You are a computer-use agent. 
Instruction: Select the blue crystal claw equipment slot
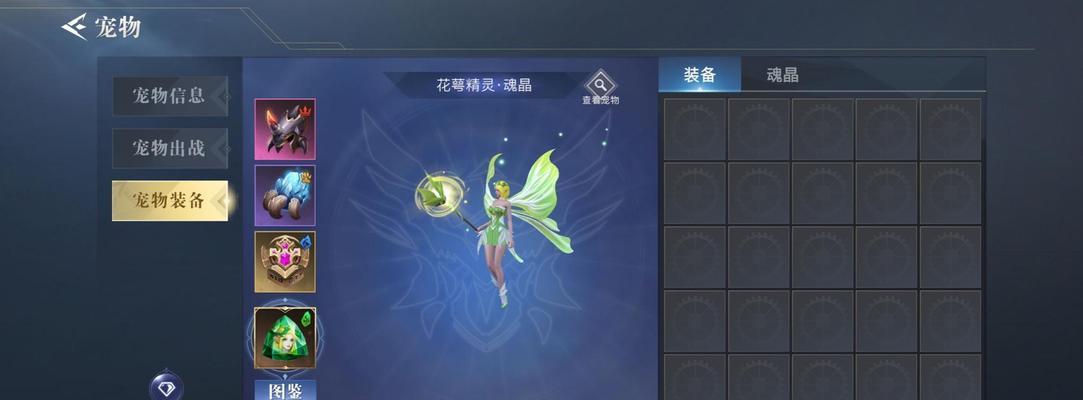(285, 195)
